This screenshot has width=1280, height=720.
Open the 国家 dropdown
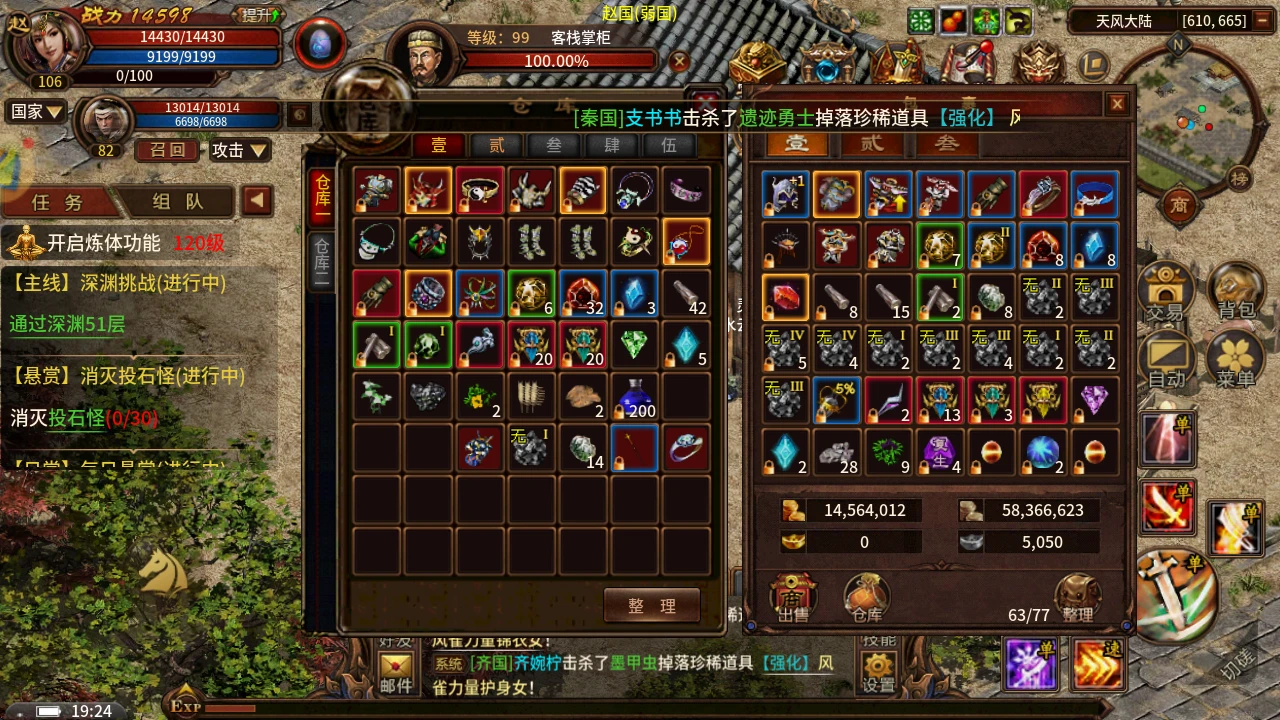tap(37, 111)
